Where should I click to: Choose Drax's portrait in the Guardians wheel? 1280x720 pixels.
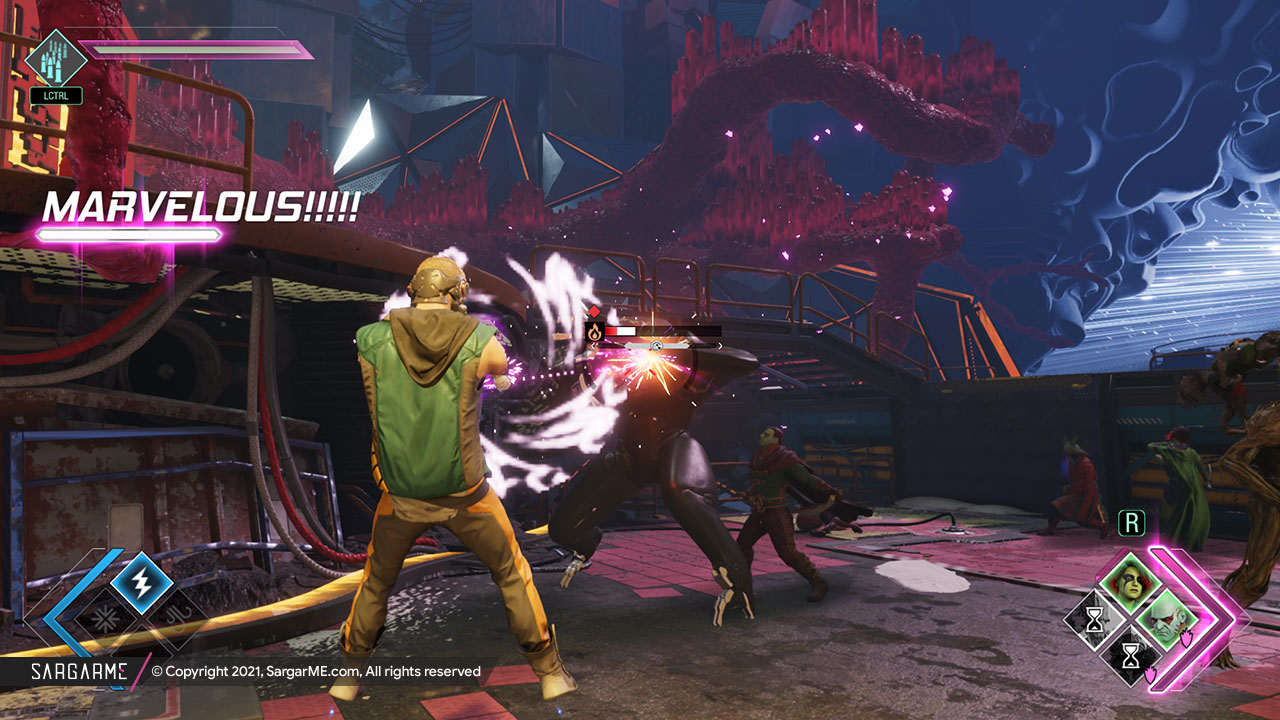1166,620
